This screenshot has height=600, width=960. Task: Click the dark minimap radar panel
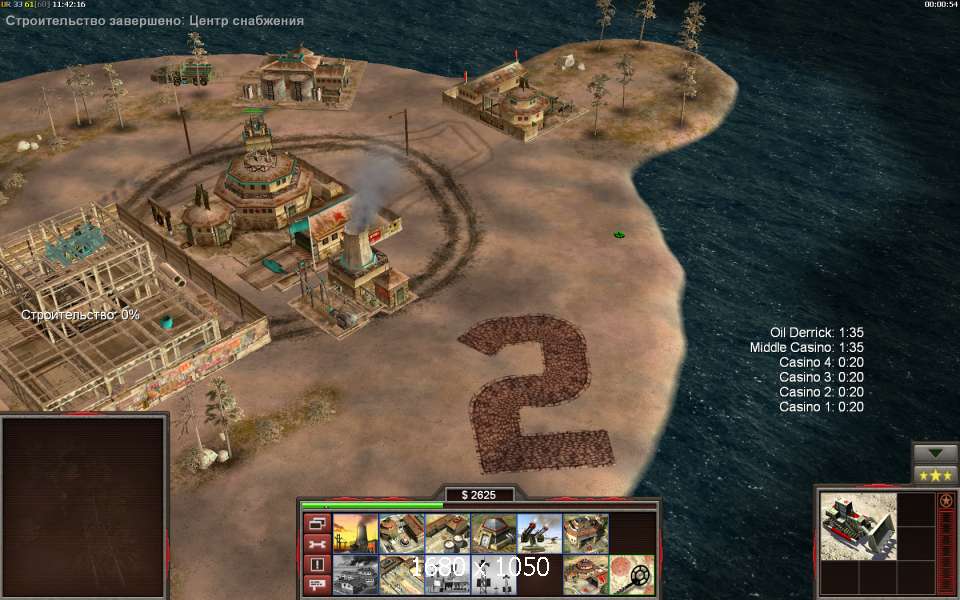coord(83,505)
